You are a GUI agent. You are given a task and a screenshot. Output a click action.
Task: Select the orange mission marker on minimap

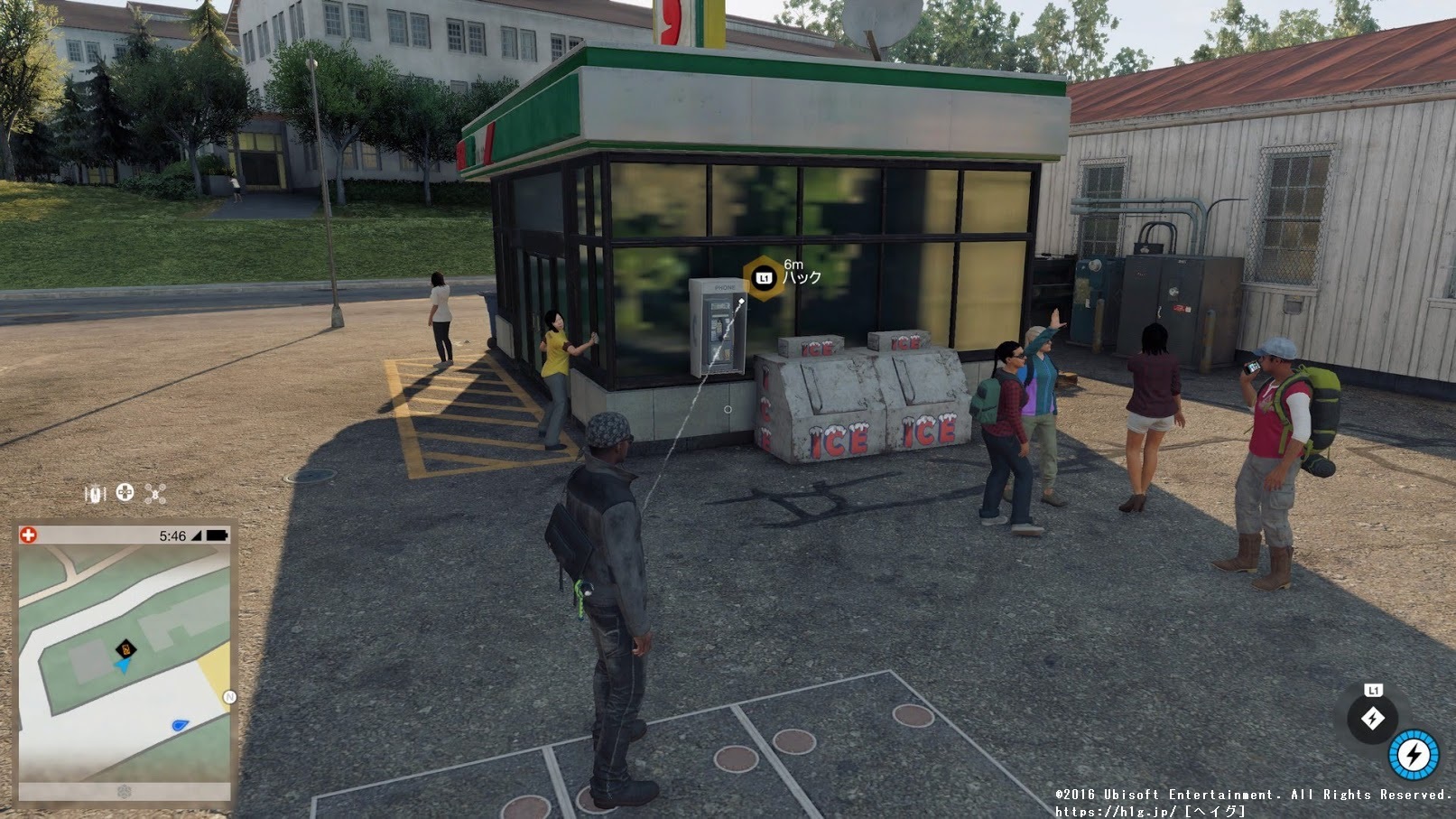tap(126, 649)
